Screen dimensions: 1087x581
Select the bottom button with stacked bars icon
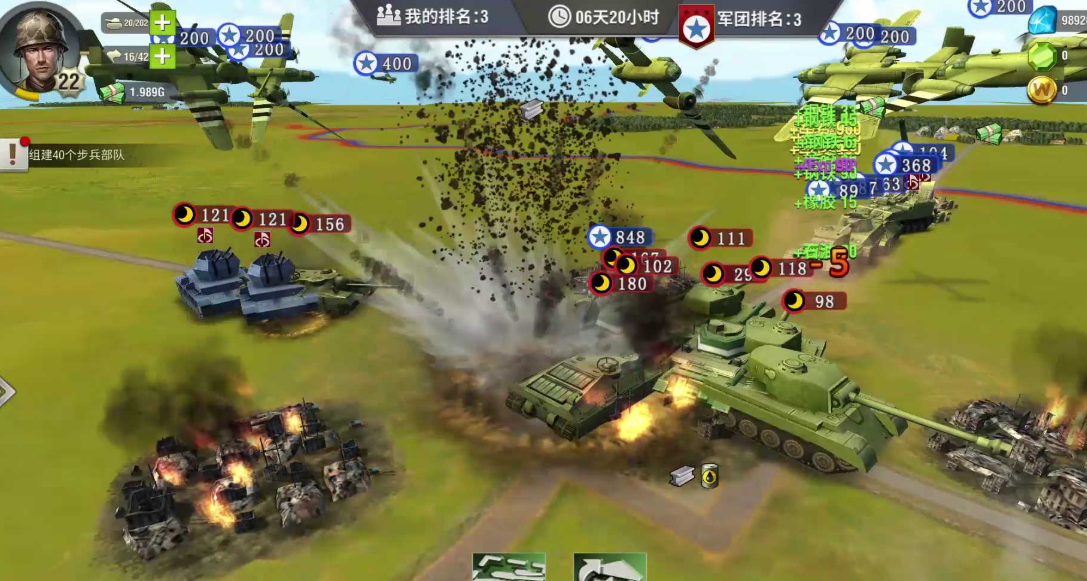(509, 567)
